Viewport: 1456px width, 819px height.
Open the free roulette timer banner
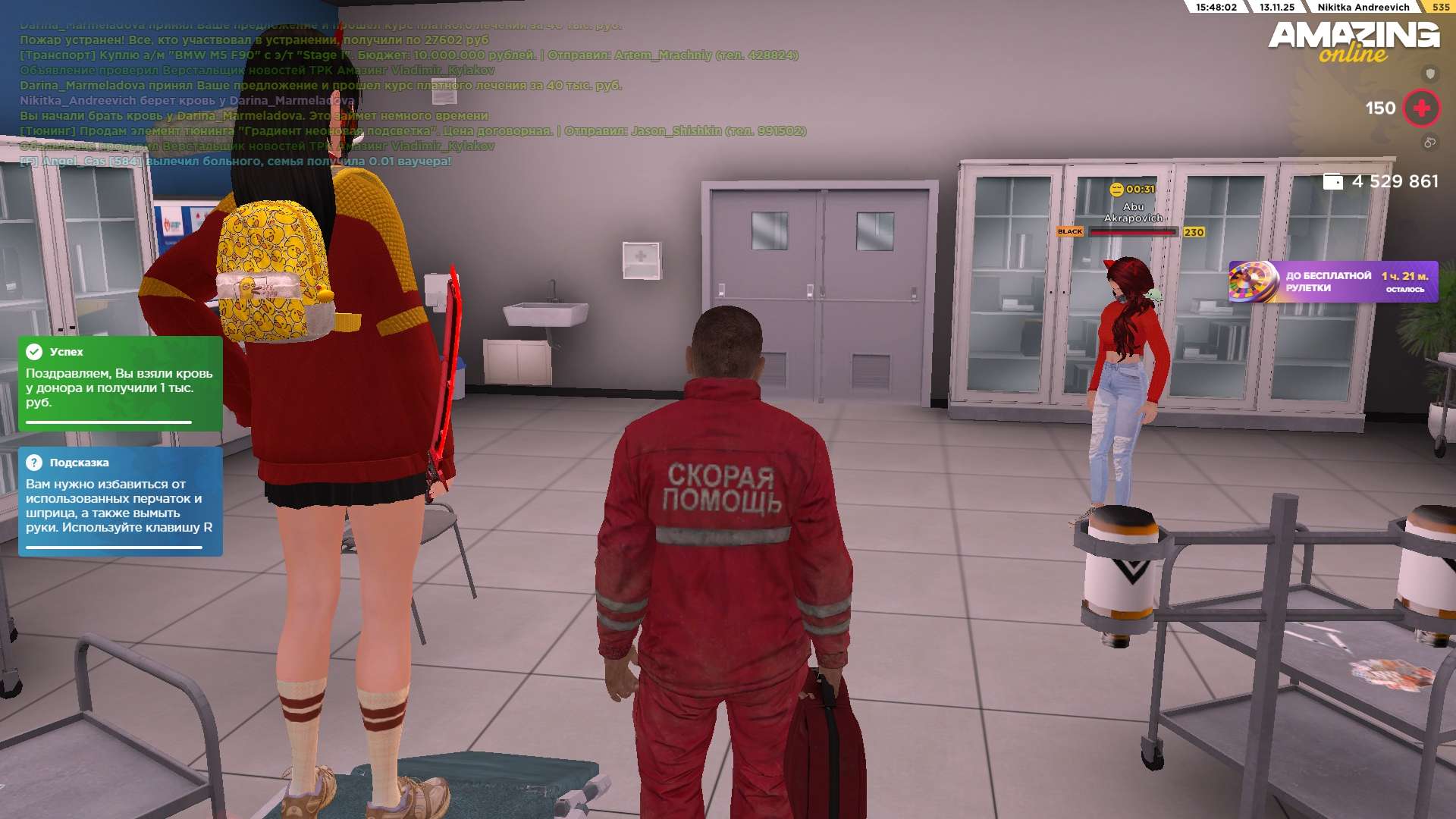pyautogui.click(x=1332, y=282)
